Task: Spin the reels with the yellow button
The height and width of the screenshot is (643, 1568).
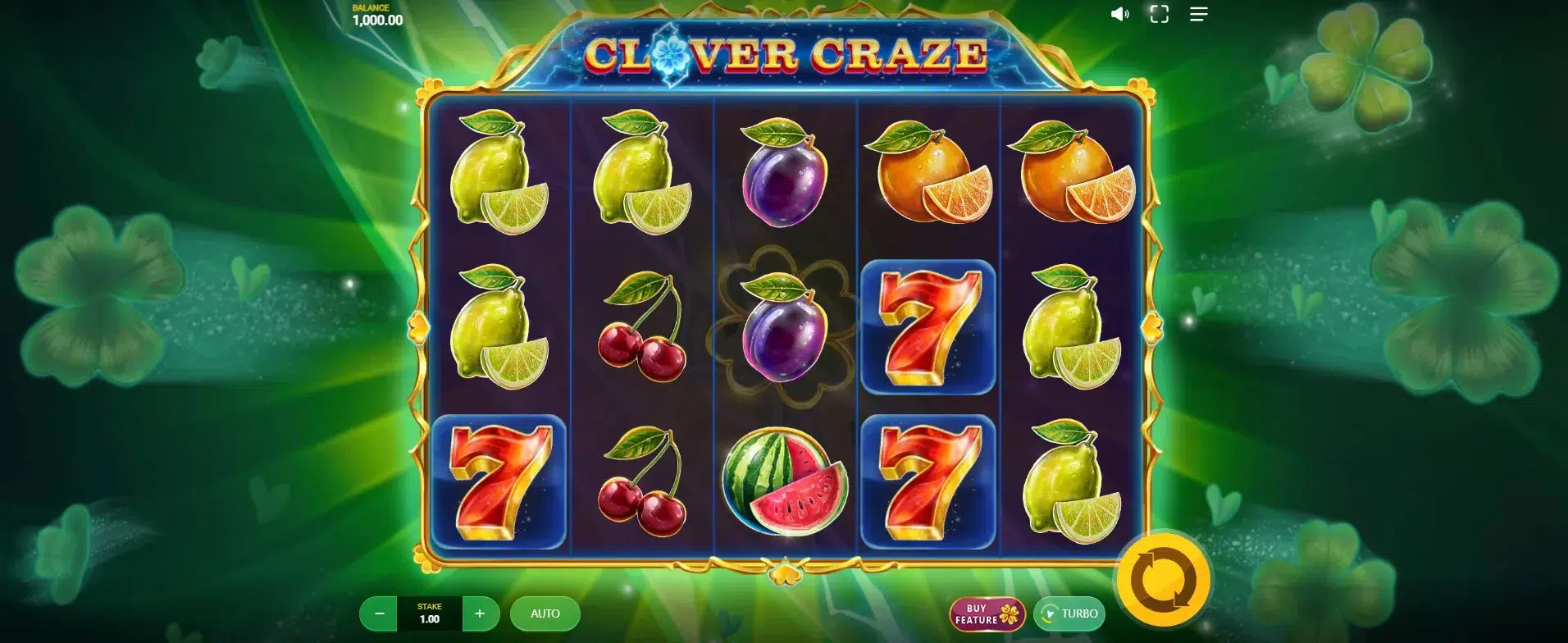Action: click(1163, 580)
